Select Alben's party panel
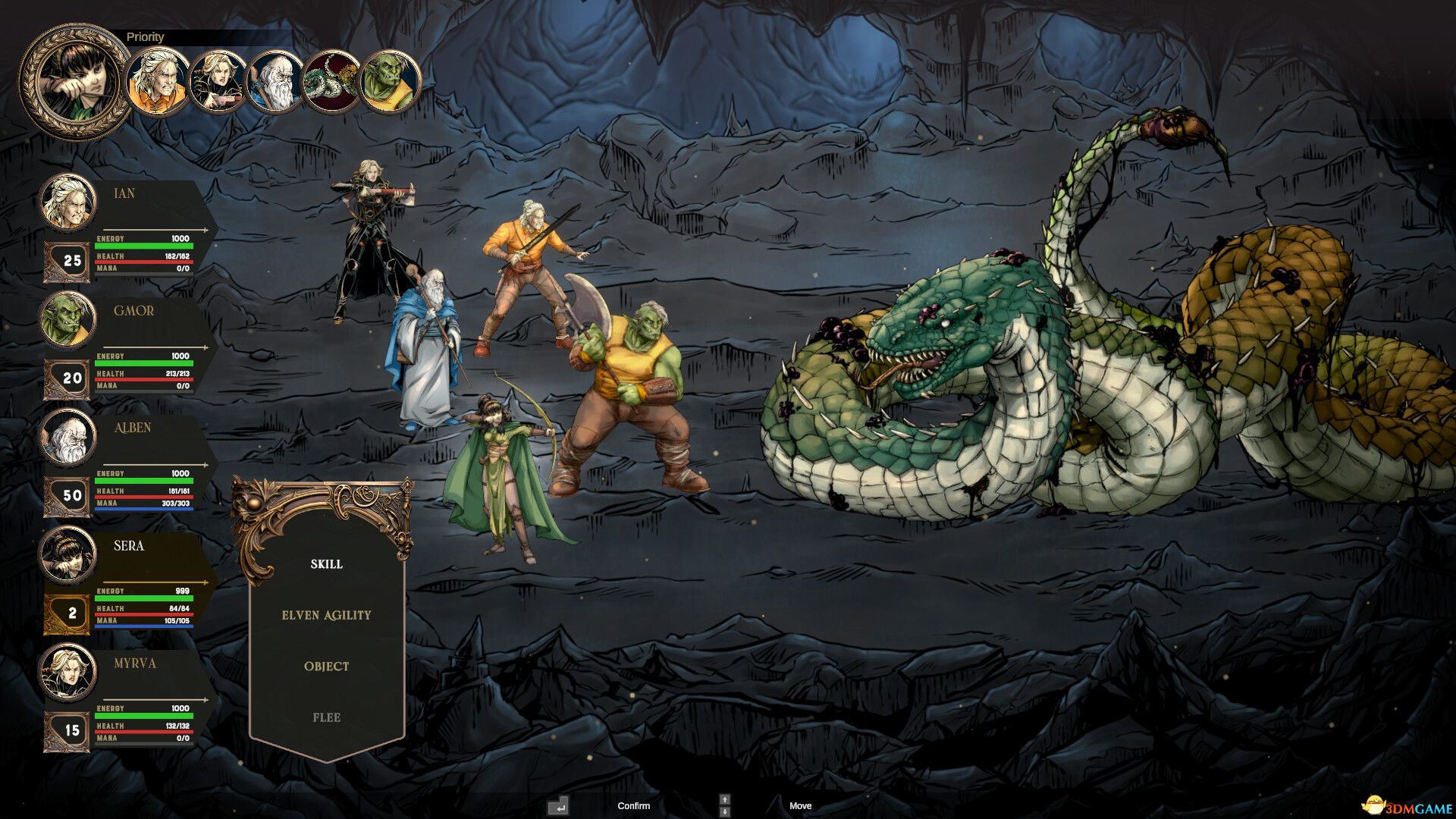 (125, 463)
